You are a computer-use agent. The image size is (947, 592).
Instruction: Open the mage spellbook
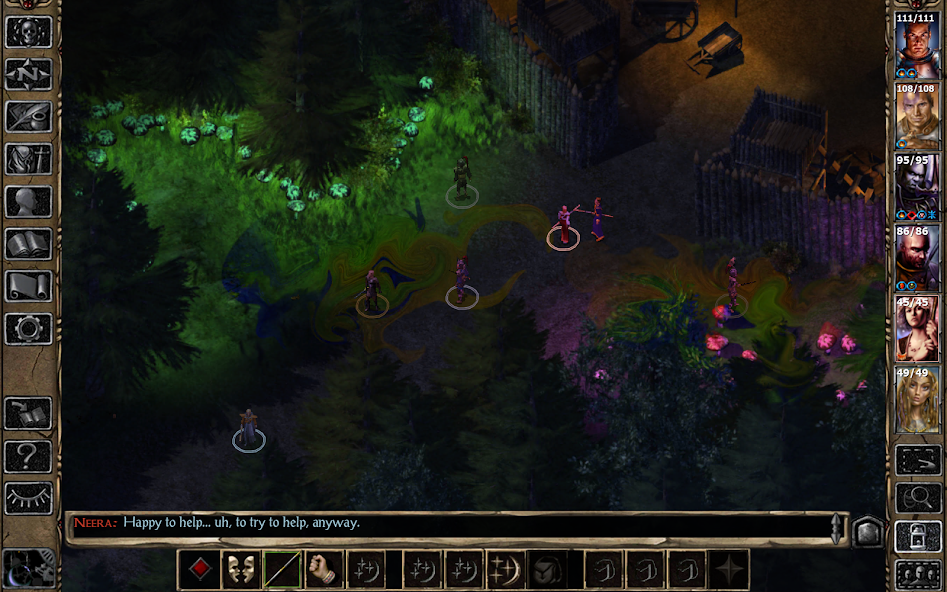click(x=29, y=245)
